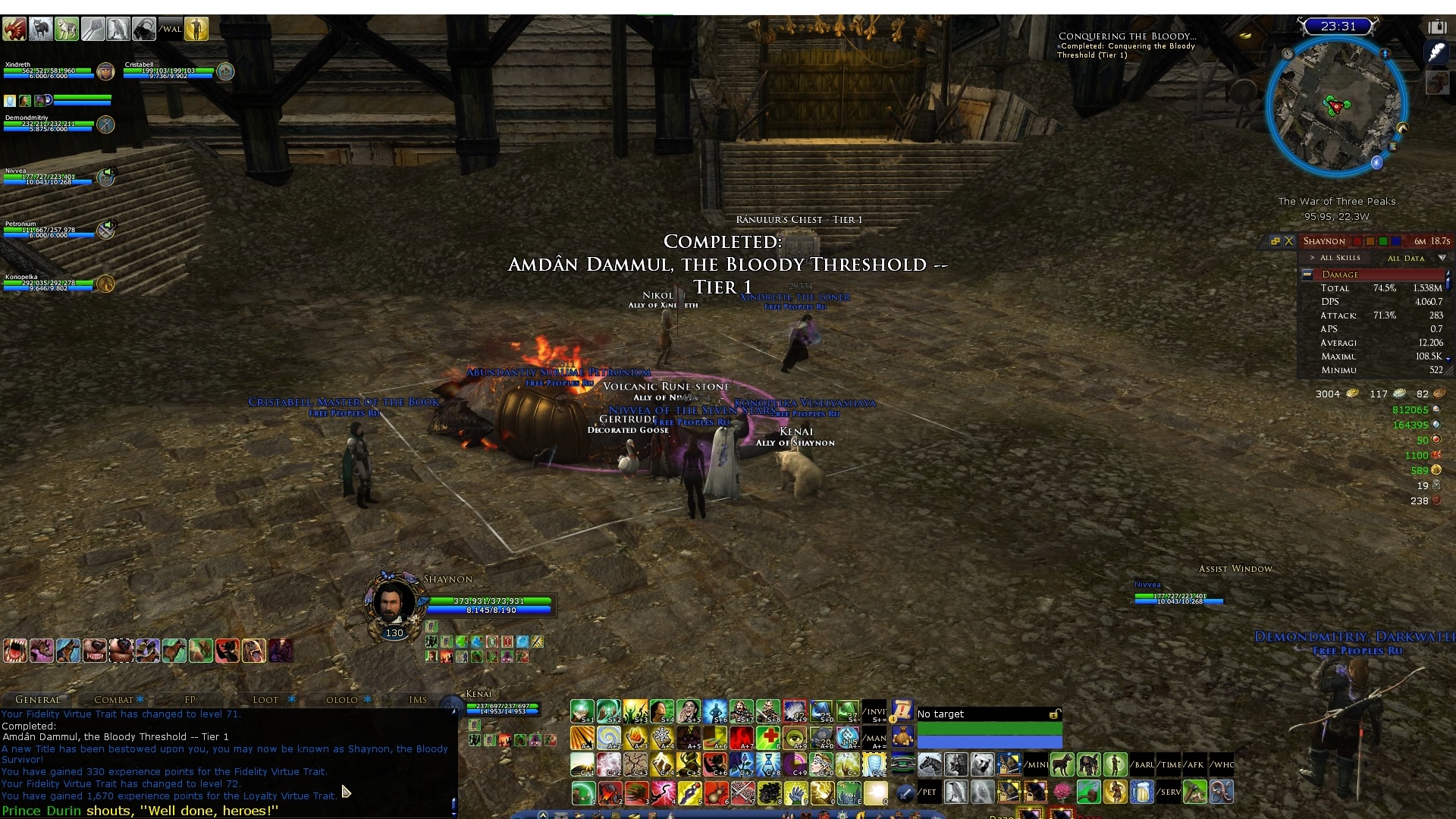1456x819 pixels.
Task: Activate the red dragon head icon
Action: pos(14,29)
